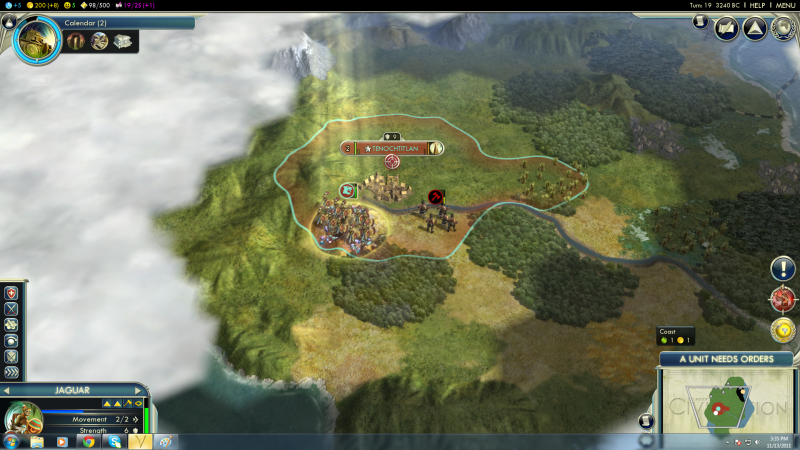
Task: Open the yellow coin notification
Action: (x=782, y=329)
